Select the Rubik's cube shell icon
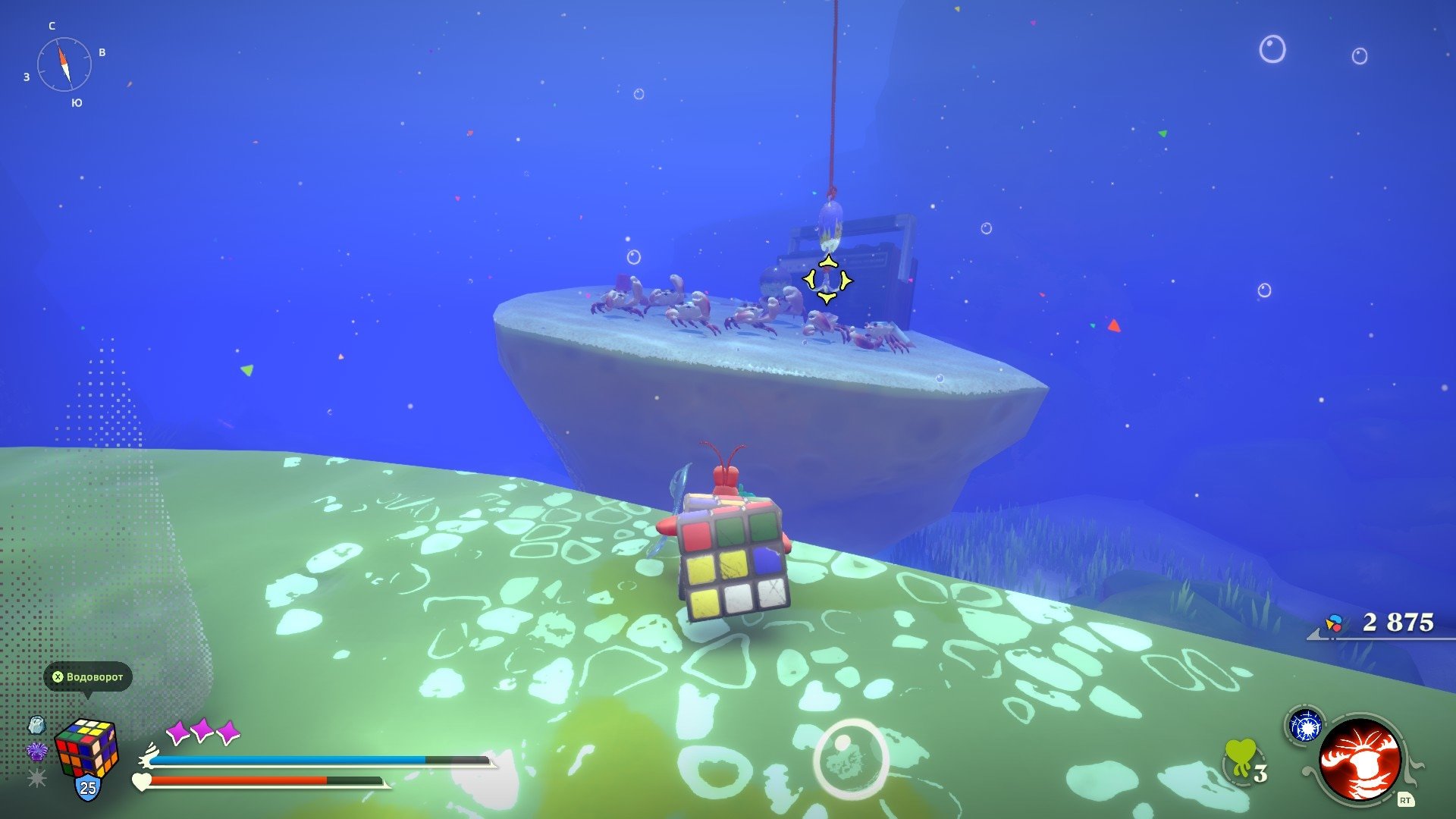Screen dimensions: 1456x819 click(x=86, y=747)
